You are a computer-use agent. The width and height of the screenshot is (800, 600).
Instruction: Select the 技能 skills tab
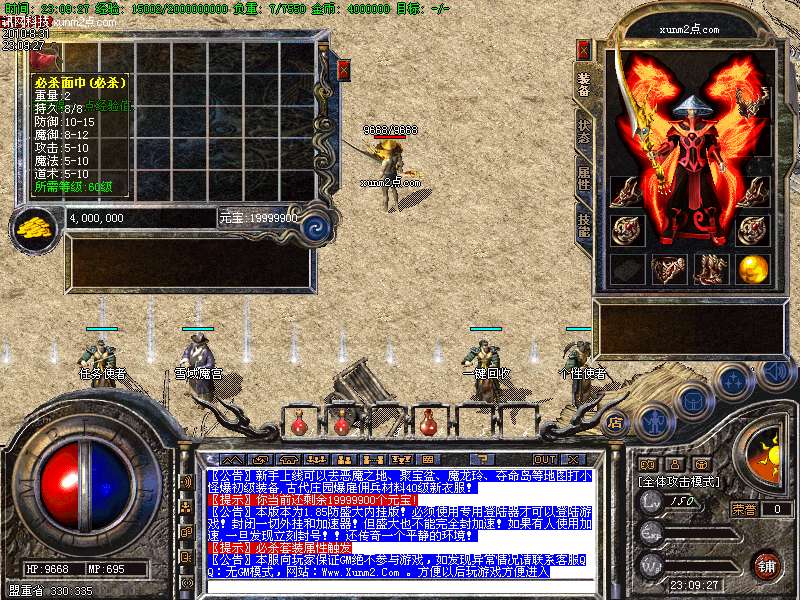(x=583, y=225)
